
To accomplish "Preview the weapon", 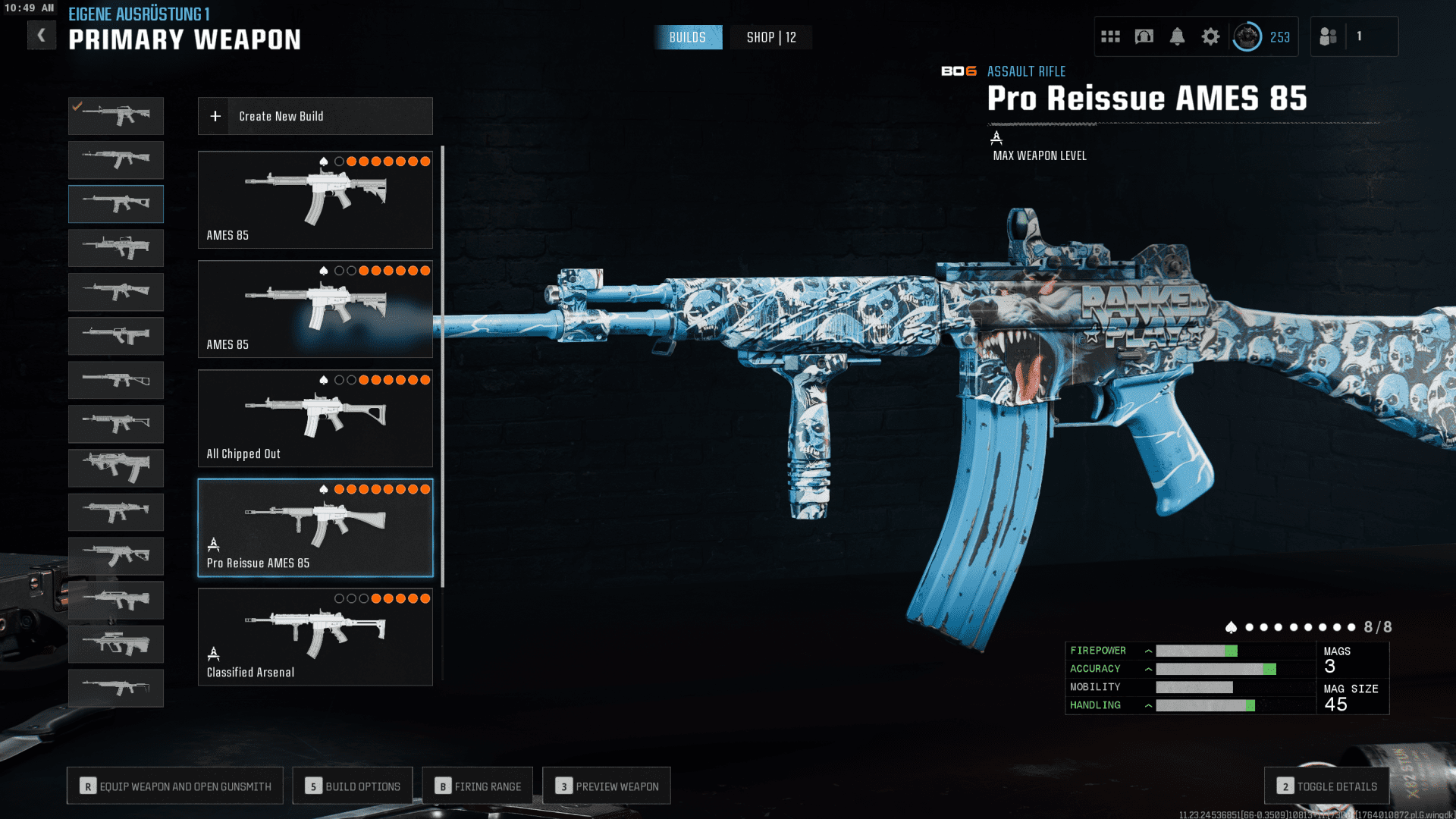I will pos(607,786).
